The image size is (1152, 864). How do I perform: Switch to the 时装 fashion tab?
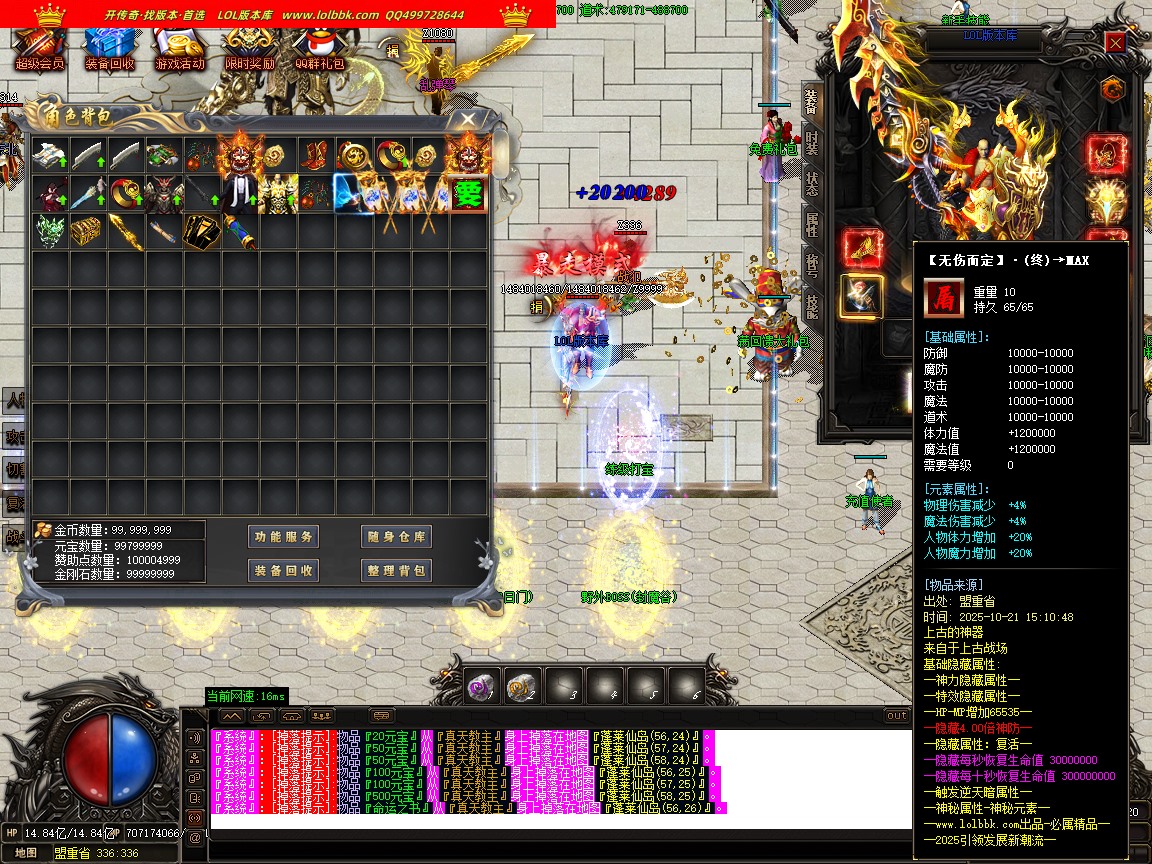click(811, 145)
